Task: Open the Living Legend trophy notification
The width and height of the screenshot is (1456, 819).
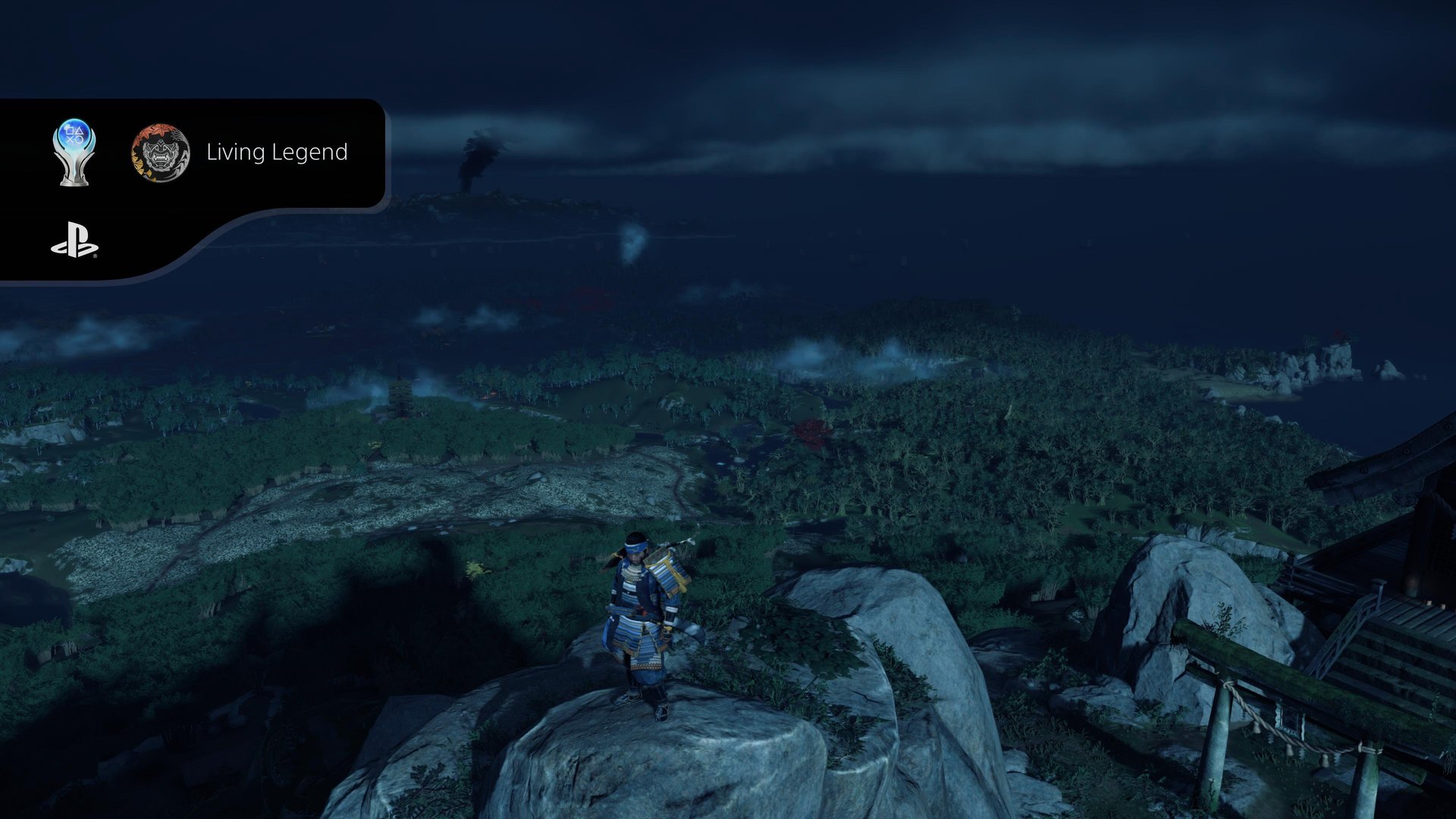Action: point(276,152)
